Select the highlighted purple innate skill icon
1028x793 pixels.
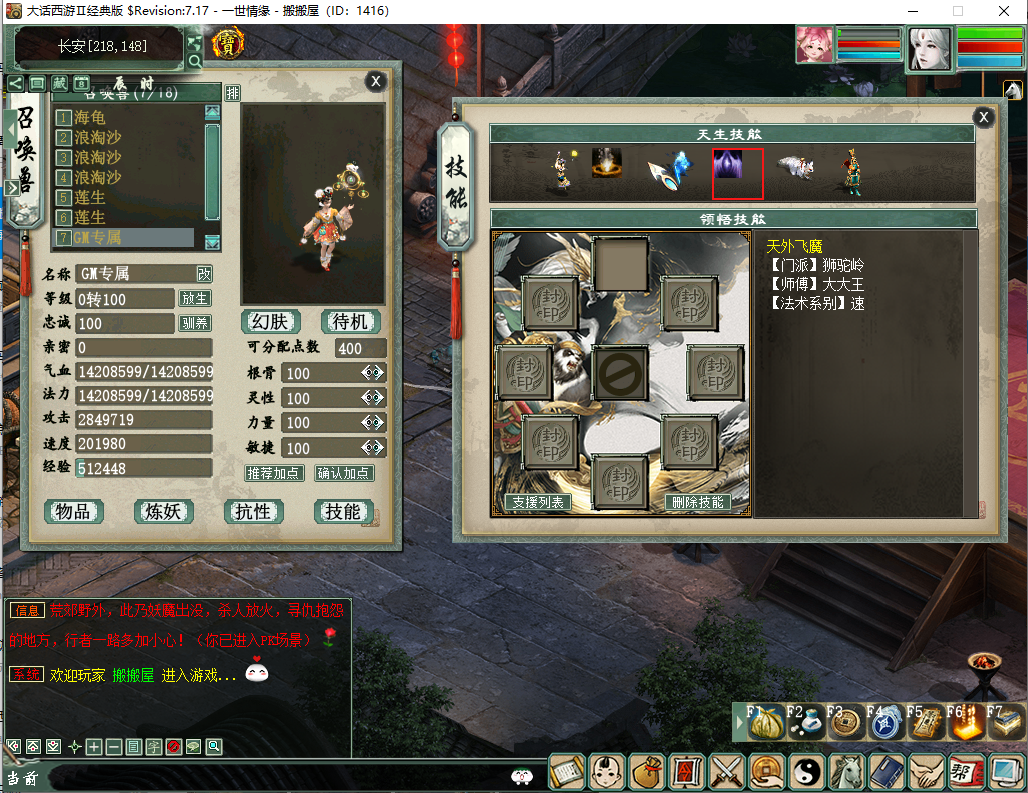pyautogui.click(x=737, y=174)
